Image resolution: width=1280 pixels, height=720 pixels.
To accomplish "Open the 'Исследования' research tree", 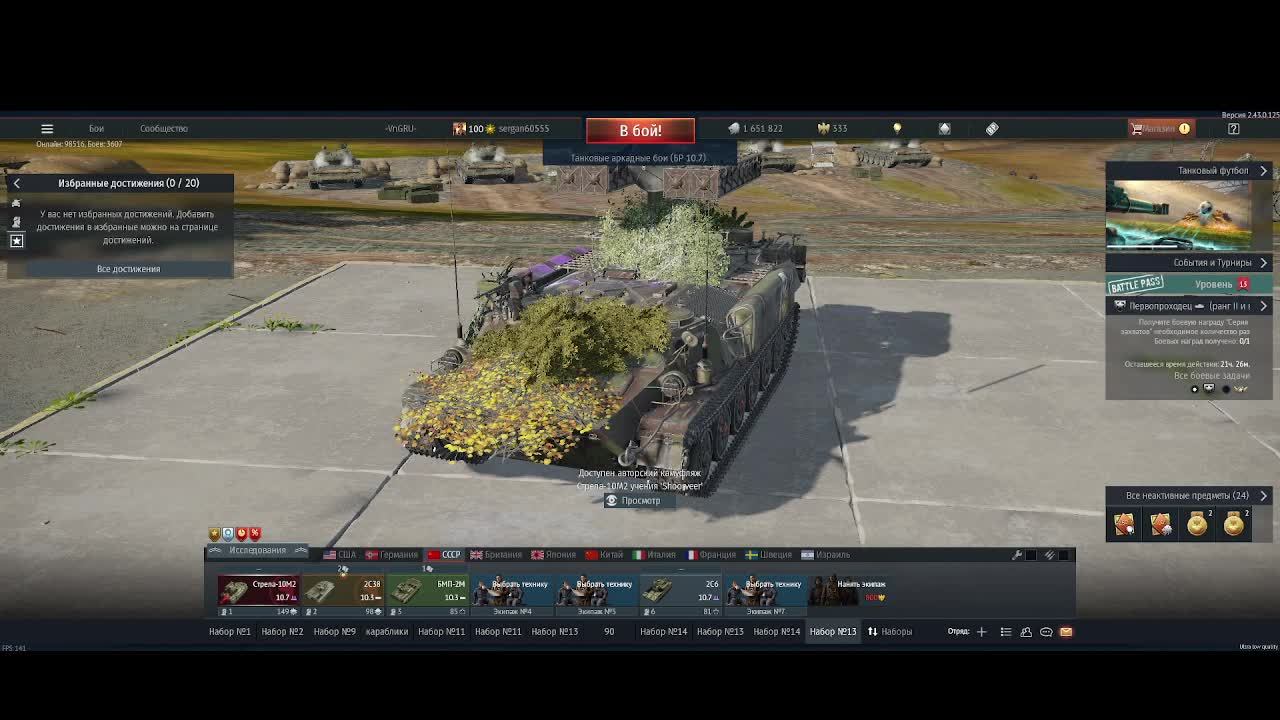I will coord(257,551).
